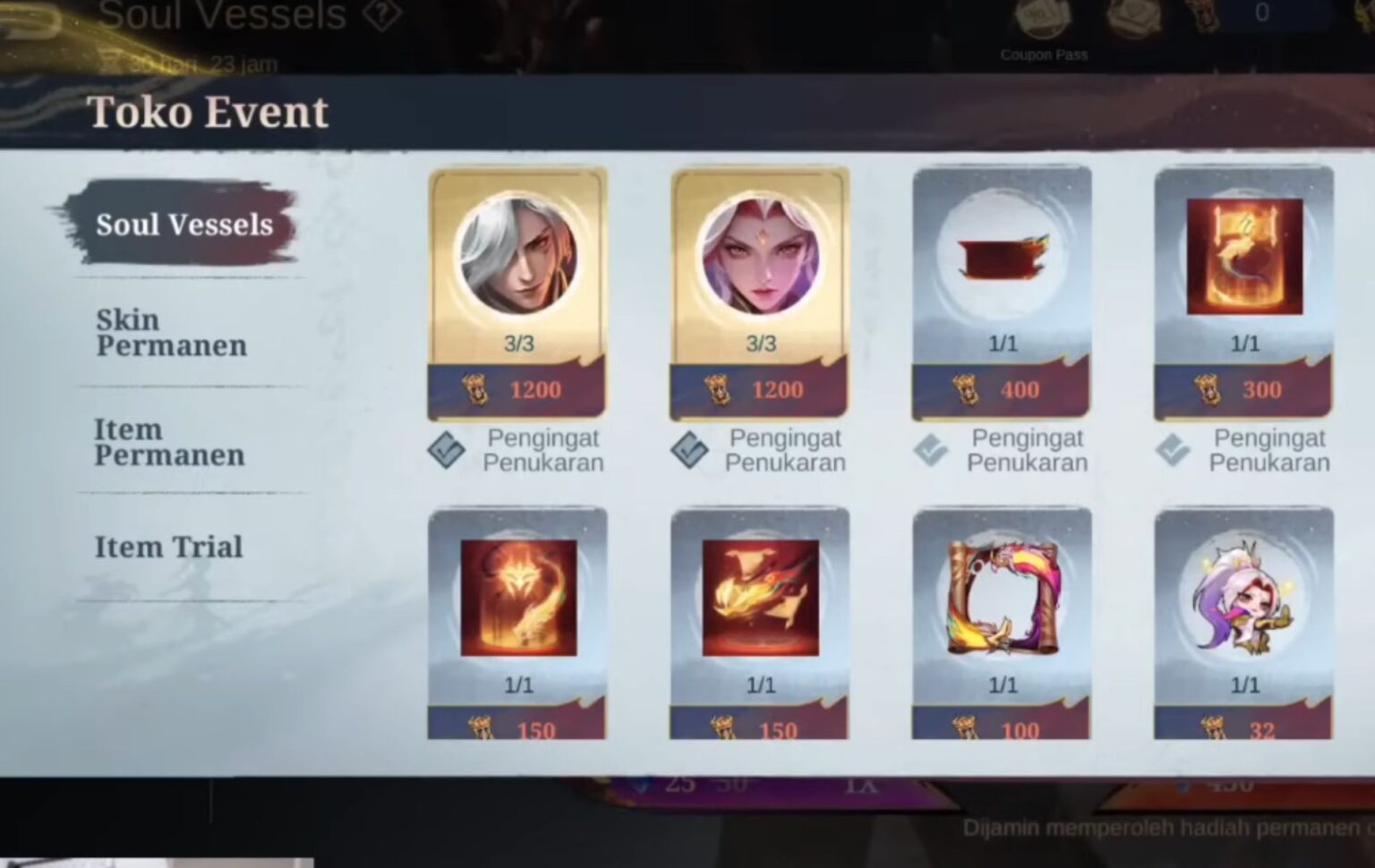
Task: Toggle Pengingat Penukaran for the 300-token scroll
Action: coord(1173,450)
